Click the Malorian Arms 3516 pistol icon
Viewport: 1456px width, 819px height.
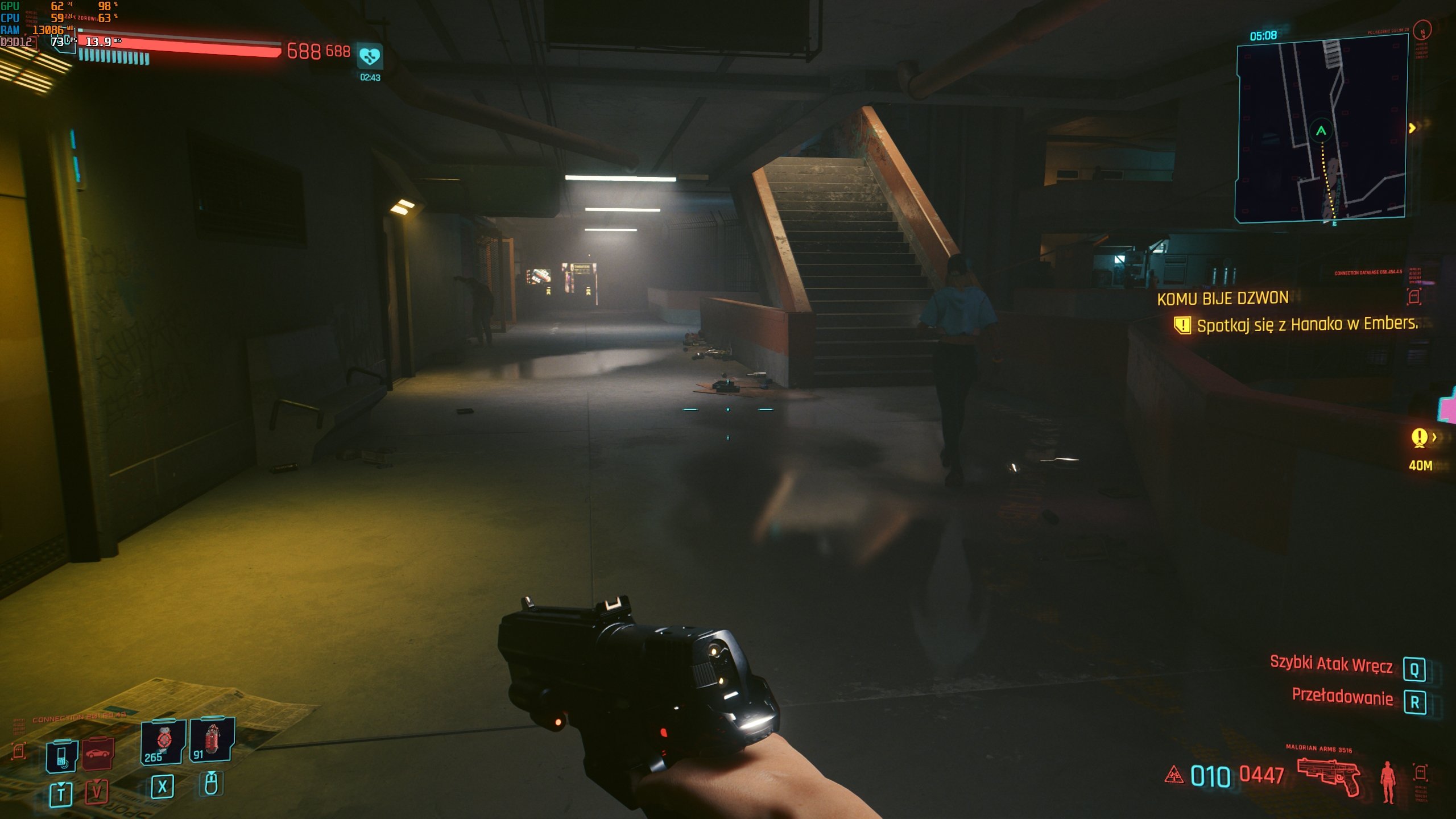[1329, 776]
